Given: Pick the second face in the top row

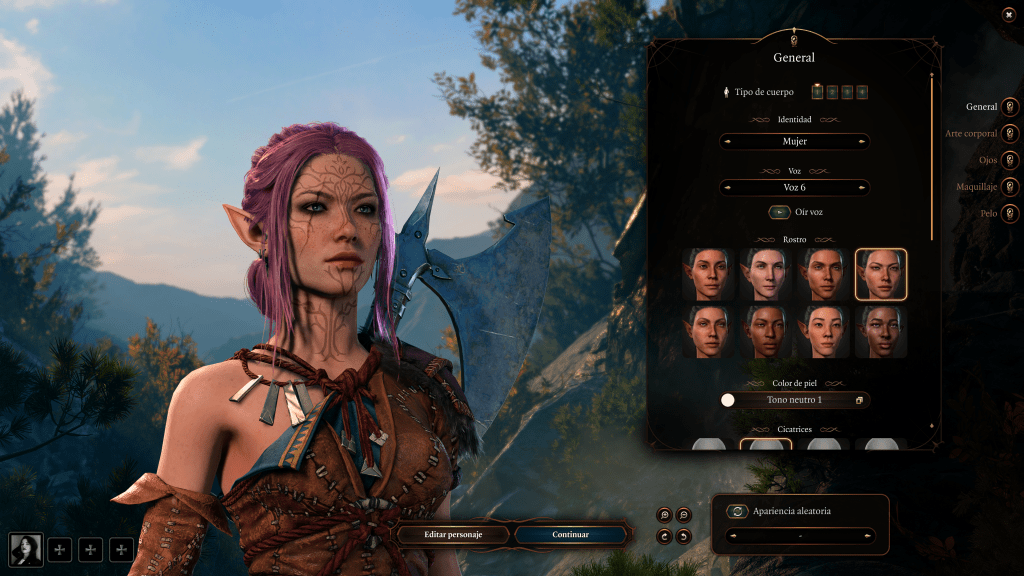Looking at the screenshot, I should (766, 274).
